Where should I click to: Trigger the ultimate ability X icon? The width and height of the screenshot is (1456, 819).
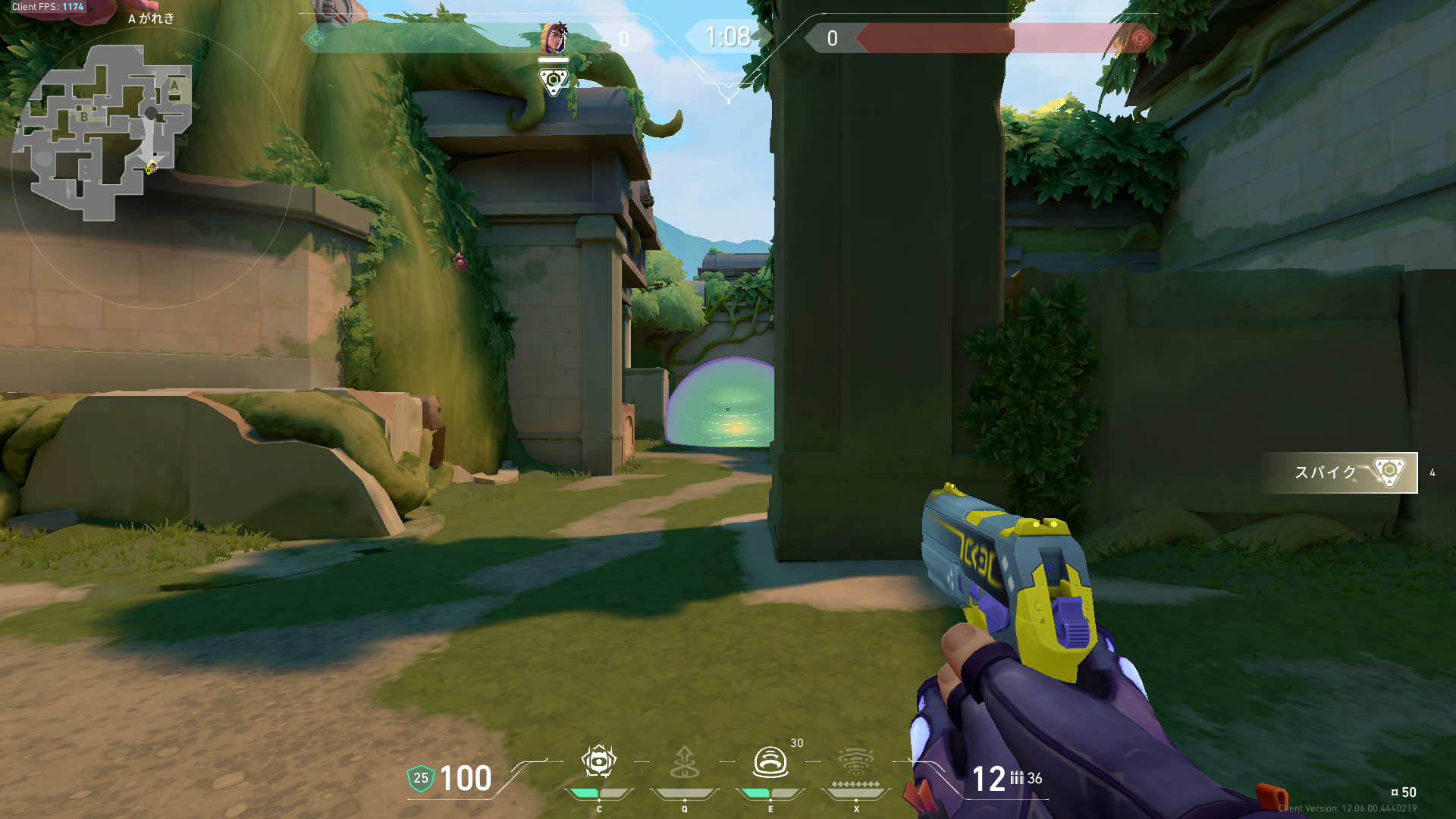pos(855,762)
